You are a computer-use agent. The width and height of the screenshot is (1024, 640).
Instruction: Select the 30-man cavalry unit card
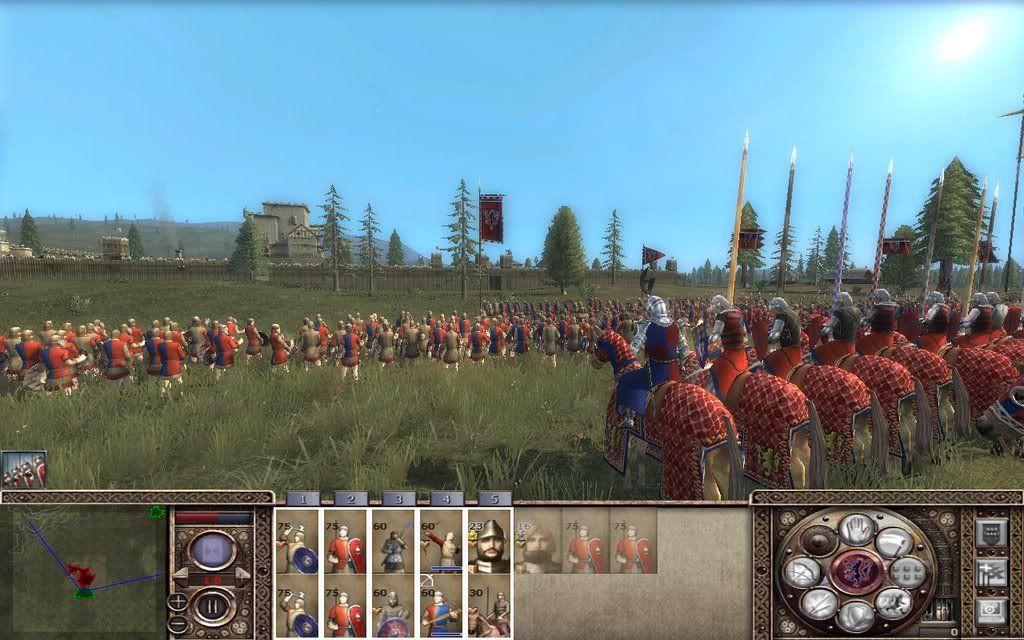click(489, 606)
